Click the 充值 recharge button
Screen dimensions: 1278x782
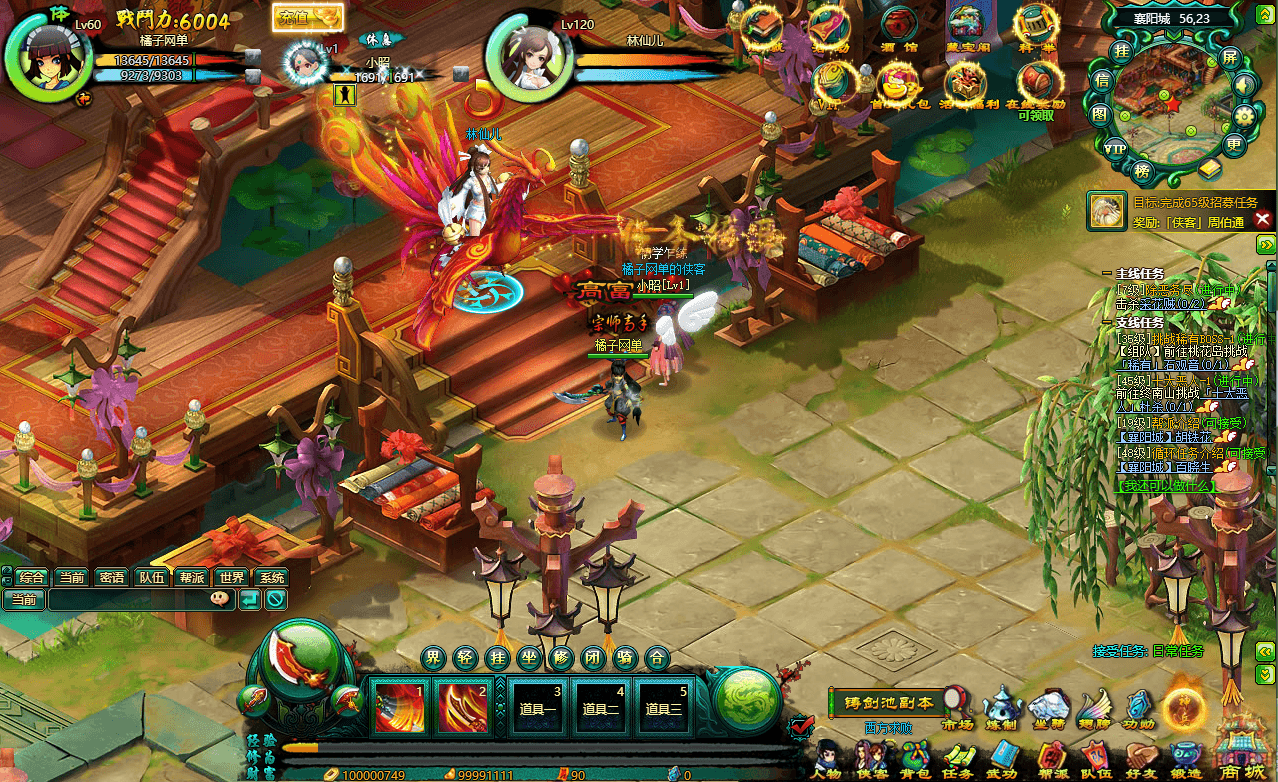307,17
